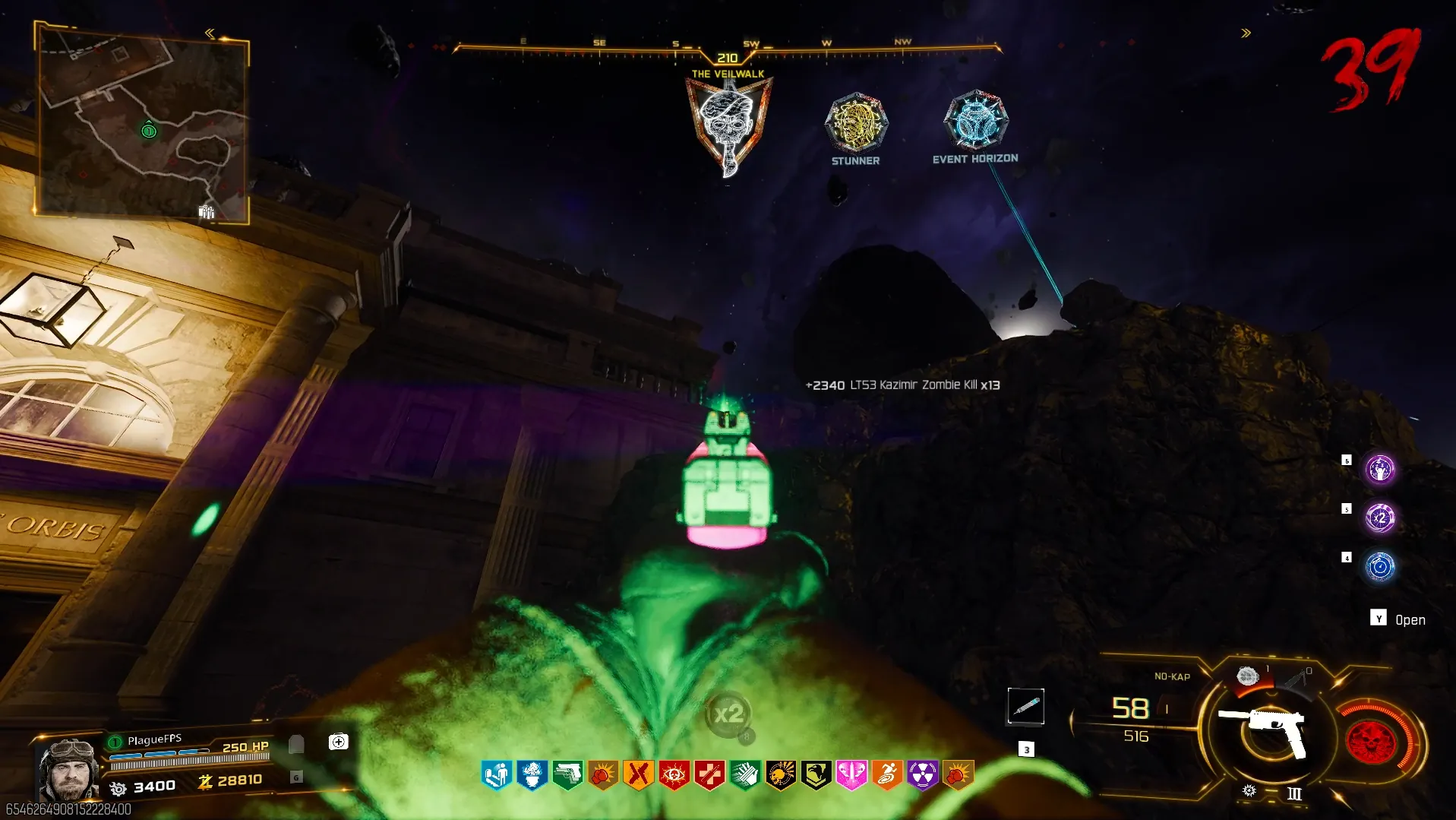Select the eagle head perk icon
Screen dimensions: 1456x820
click(816, 775)
